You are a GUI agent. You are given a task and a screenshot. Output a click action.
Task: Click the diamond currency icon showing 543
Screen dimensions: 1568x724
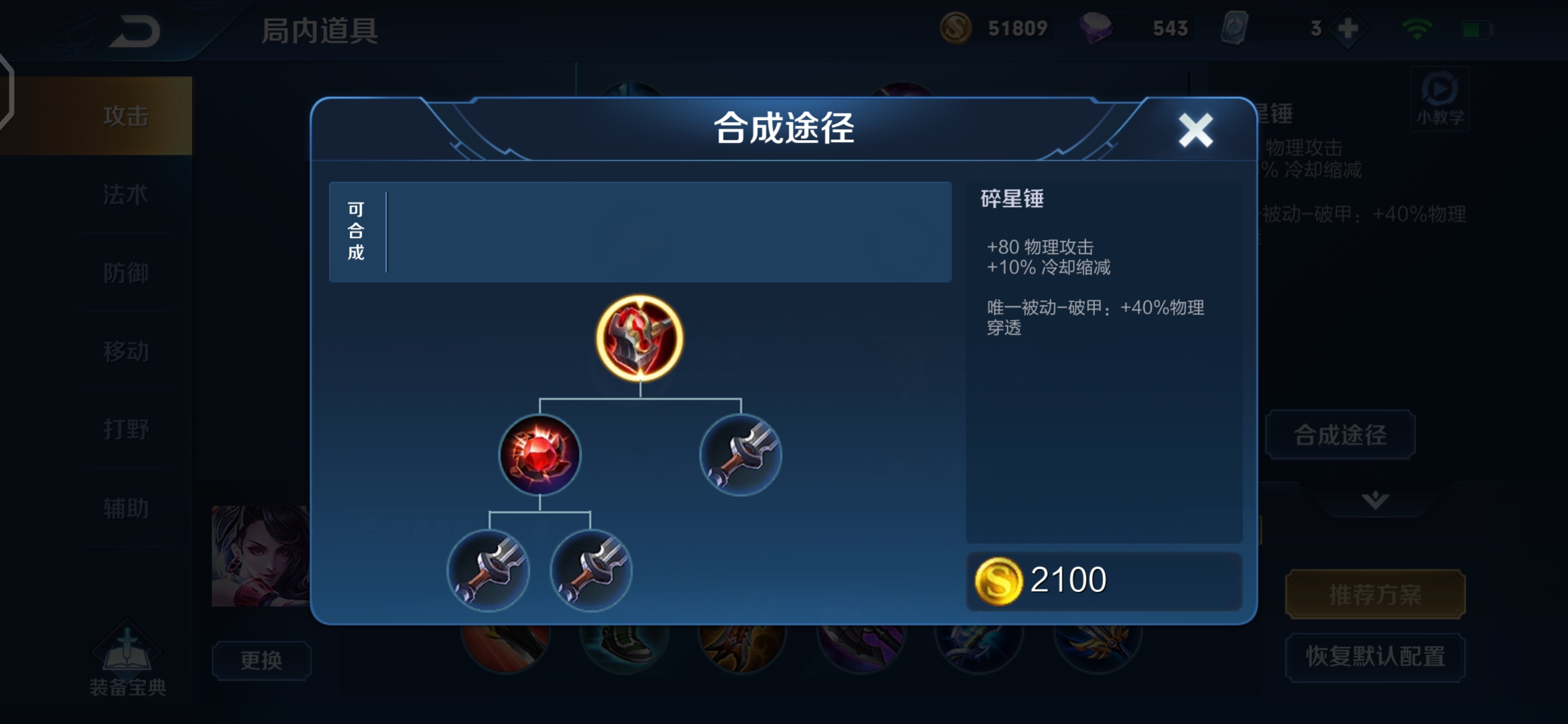point(1097,29)
